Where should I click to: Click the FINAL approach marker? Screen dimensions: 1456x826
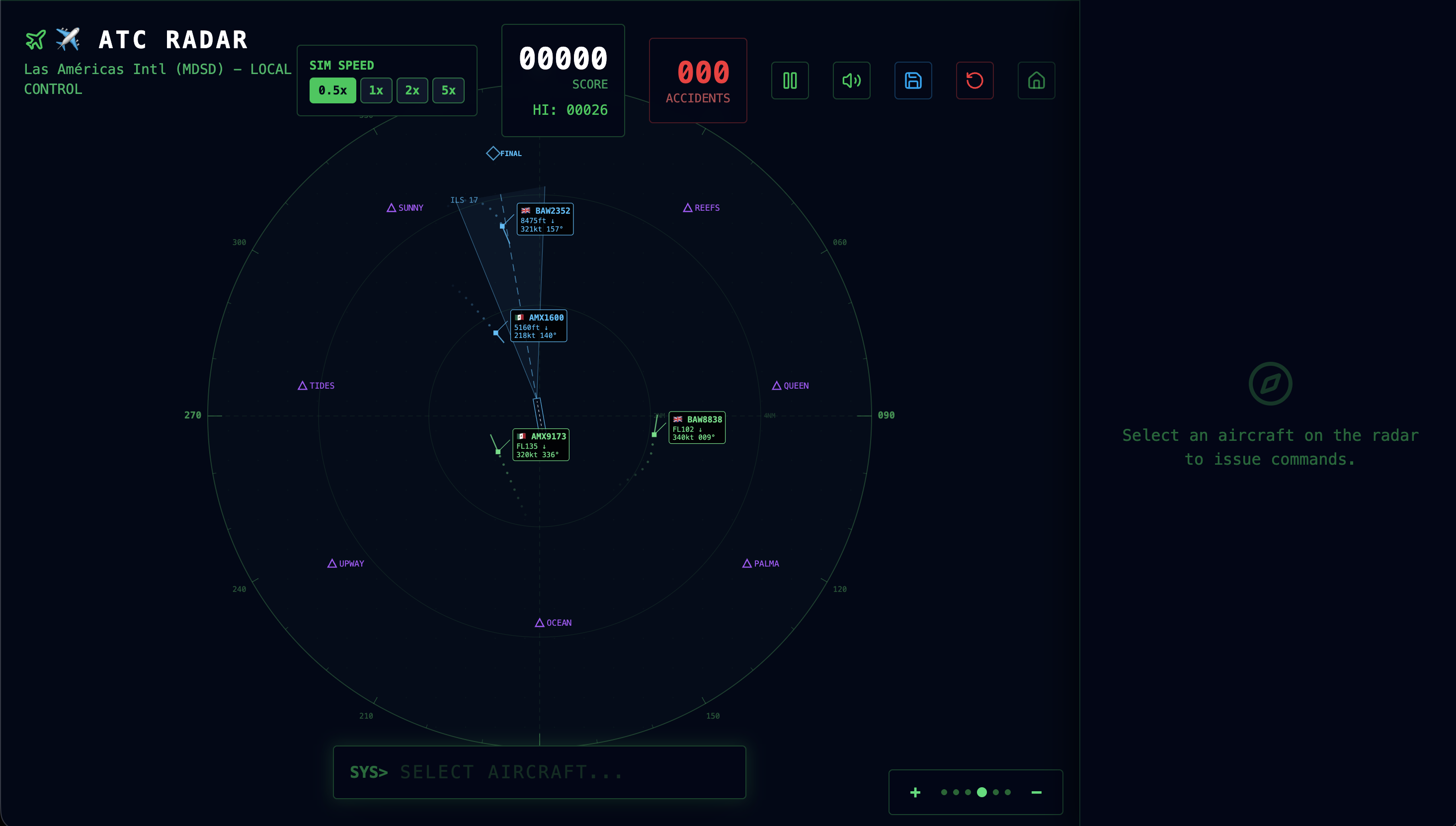tap(492, 152)
